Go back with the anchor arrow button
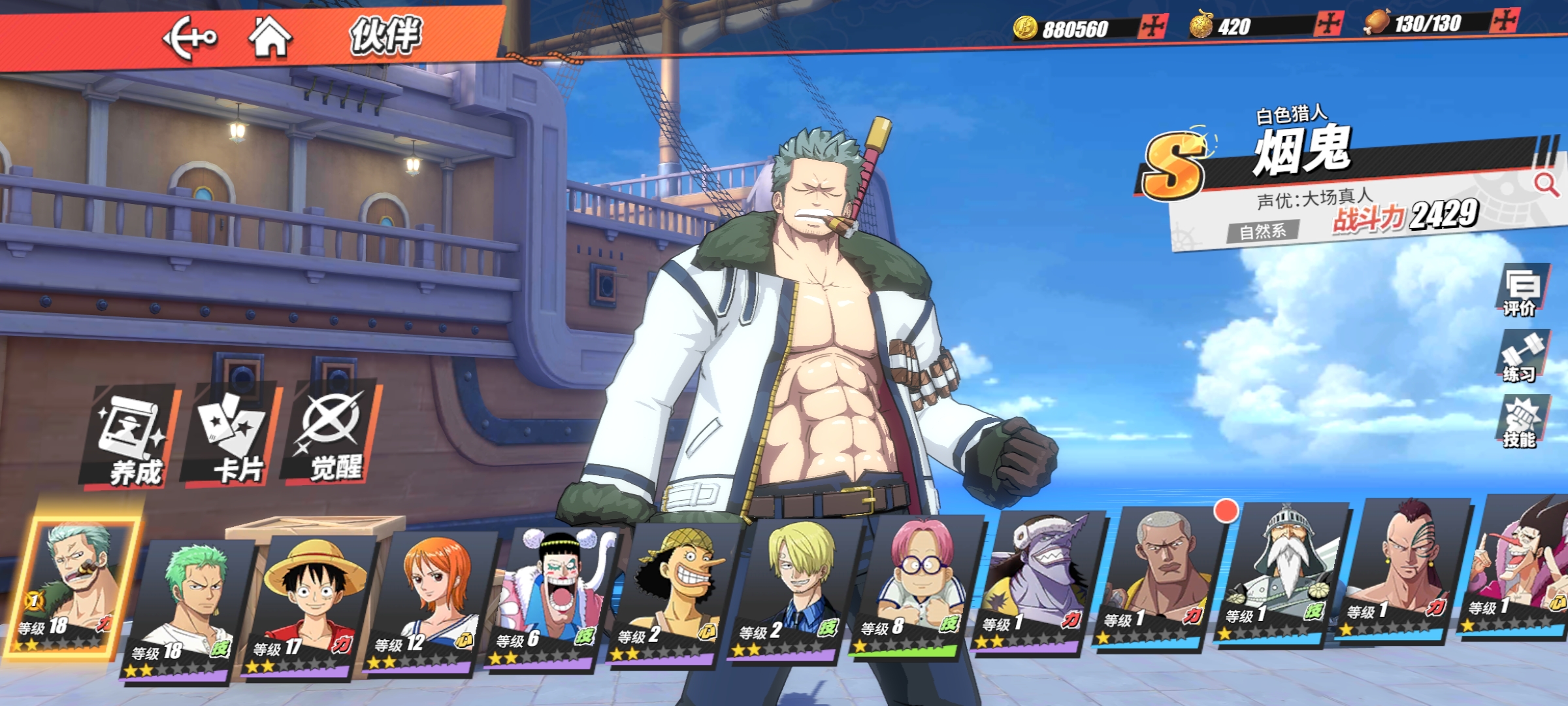Viewport: 1568px width, 706px height. [x=189, y=38]
